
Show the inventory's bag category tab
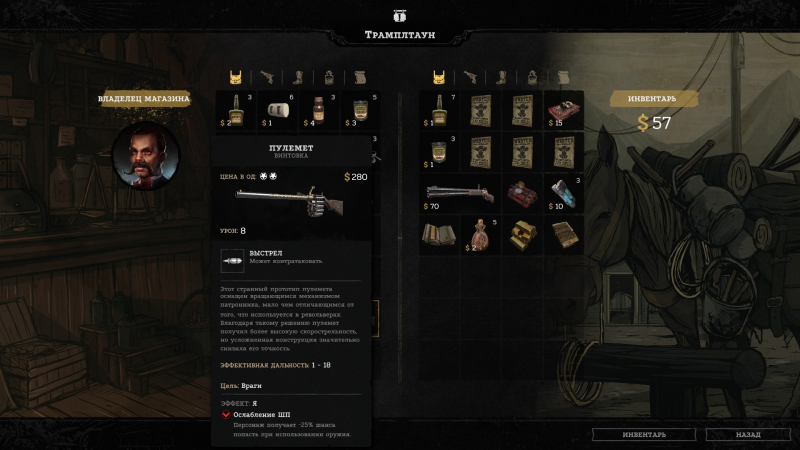click(531, 77)
